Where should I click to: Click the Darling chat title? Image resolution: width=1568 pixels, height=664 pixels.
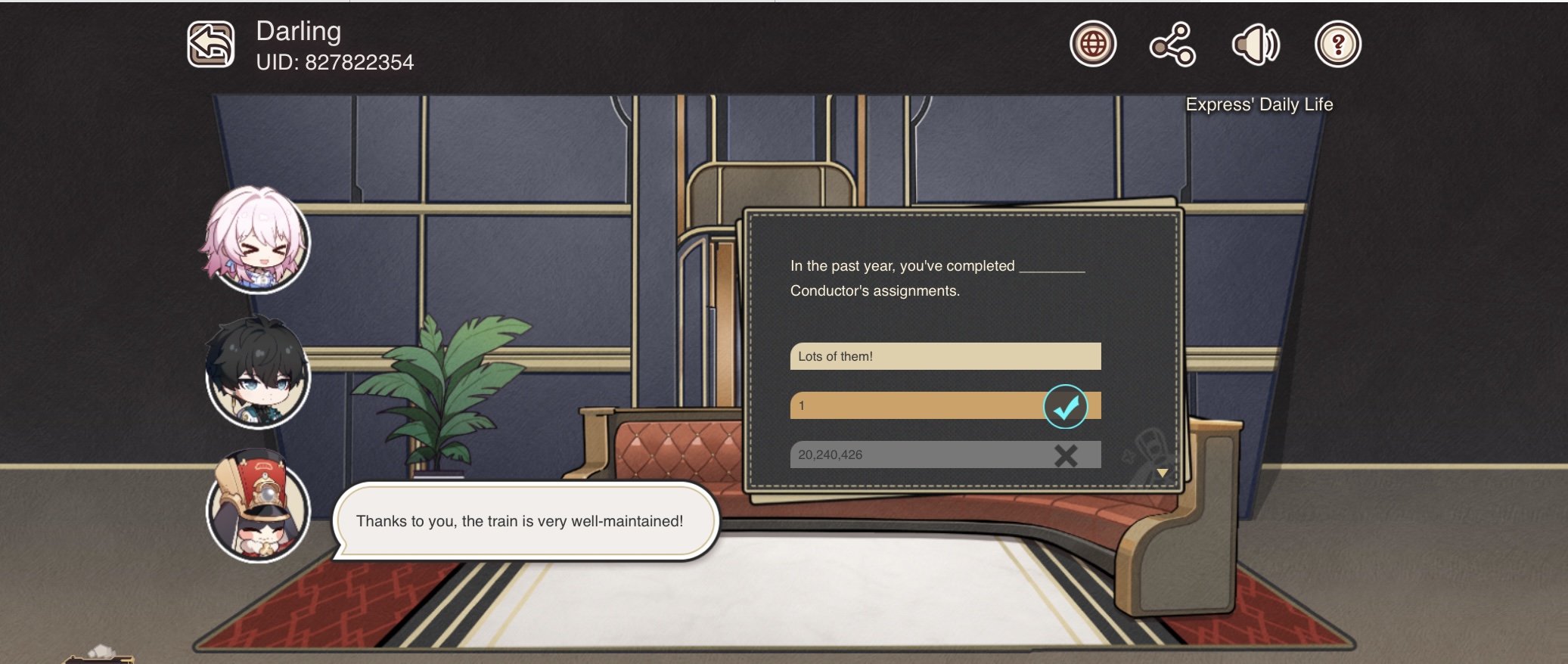pos(298,30)
